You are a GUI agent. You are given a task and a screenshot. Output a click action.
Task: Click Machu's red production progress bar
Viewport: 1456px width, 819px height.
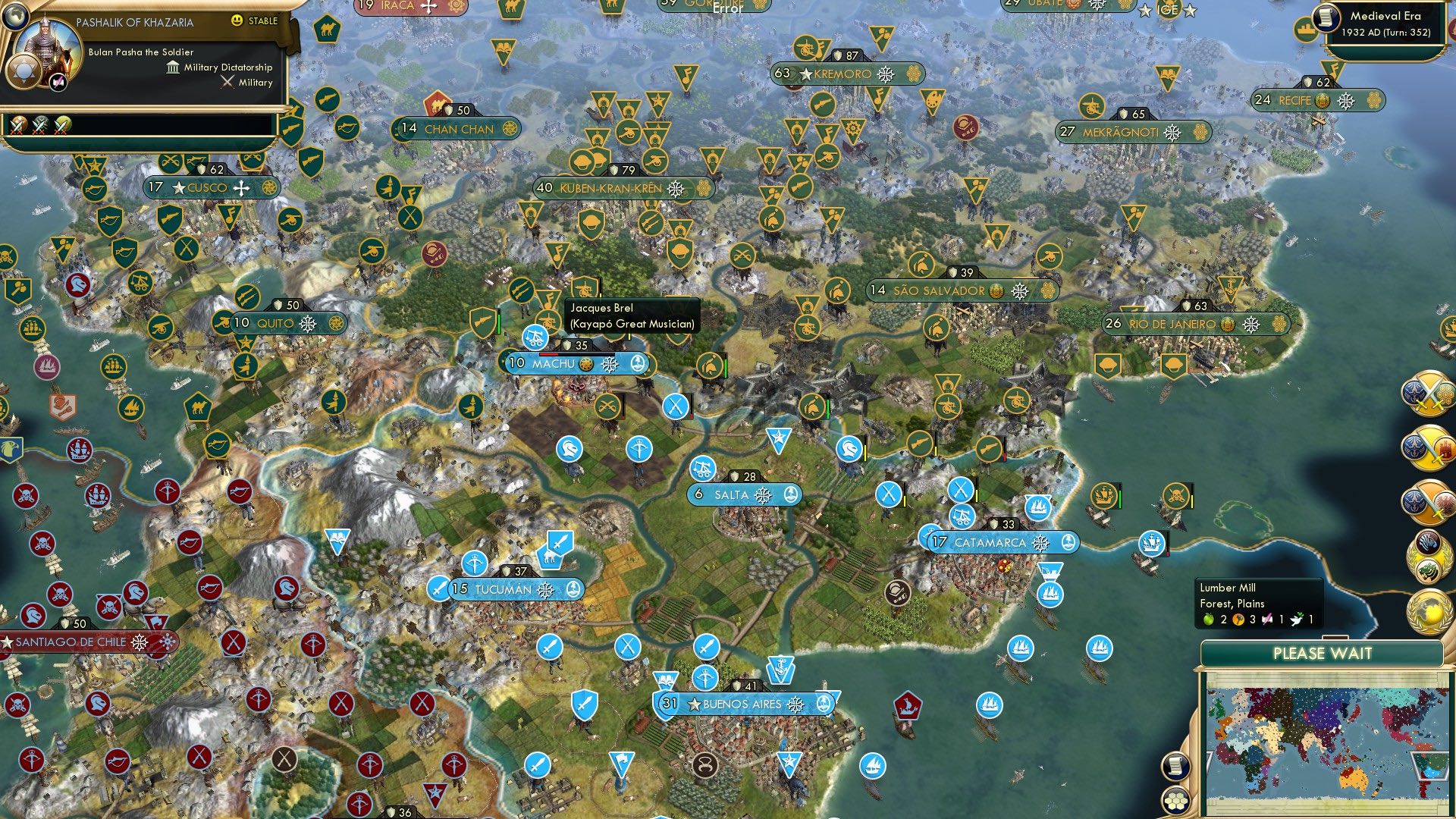coord(548,354)
